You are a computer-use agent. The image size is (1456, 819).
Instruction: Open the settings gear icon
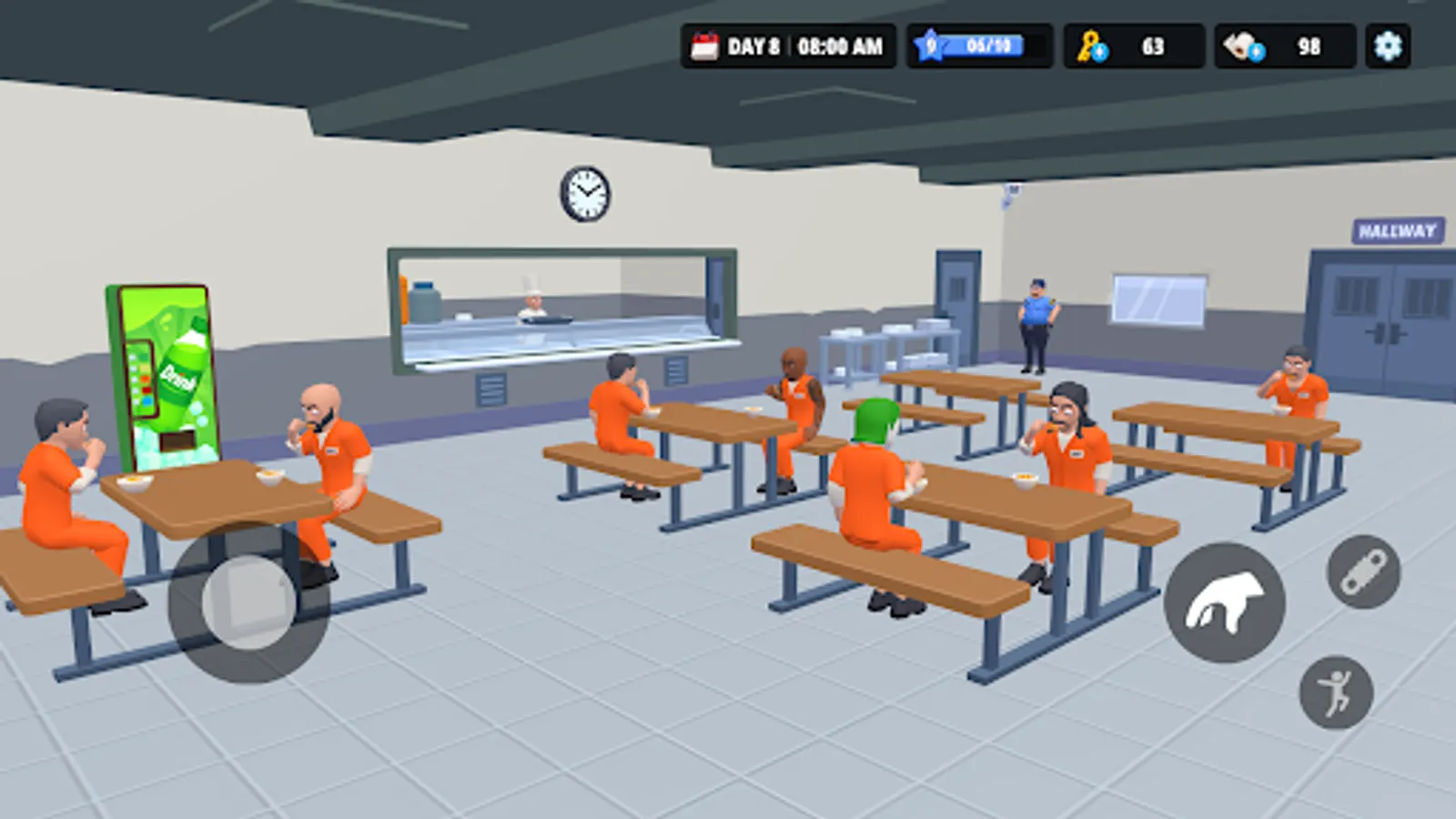1388,44
